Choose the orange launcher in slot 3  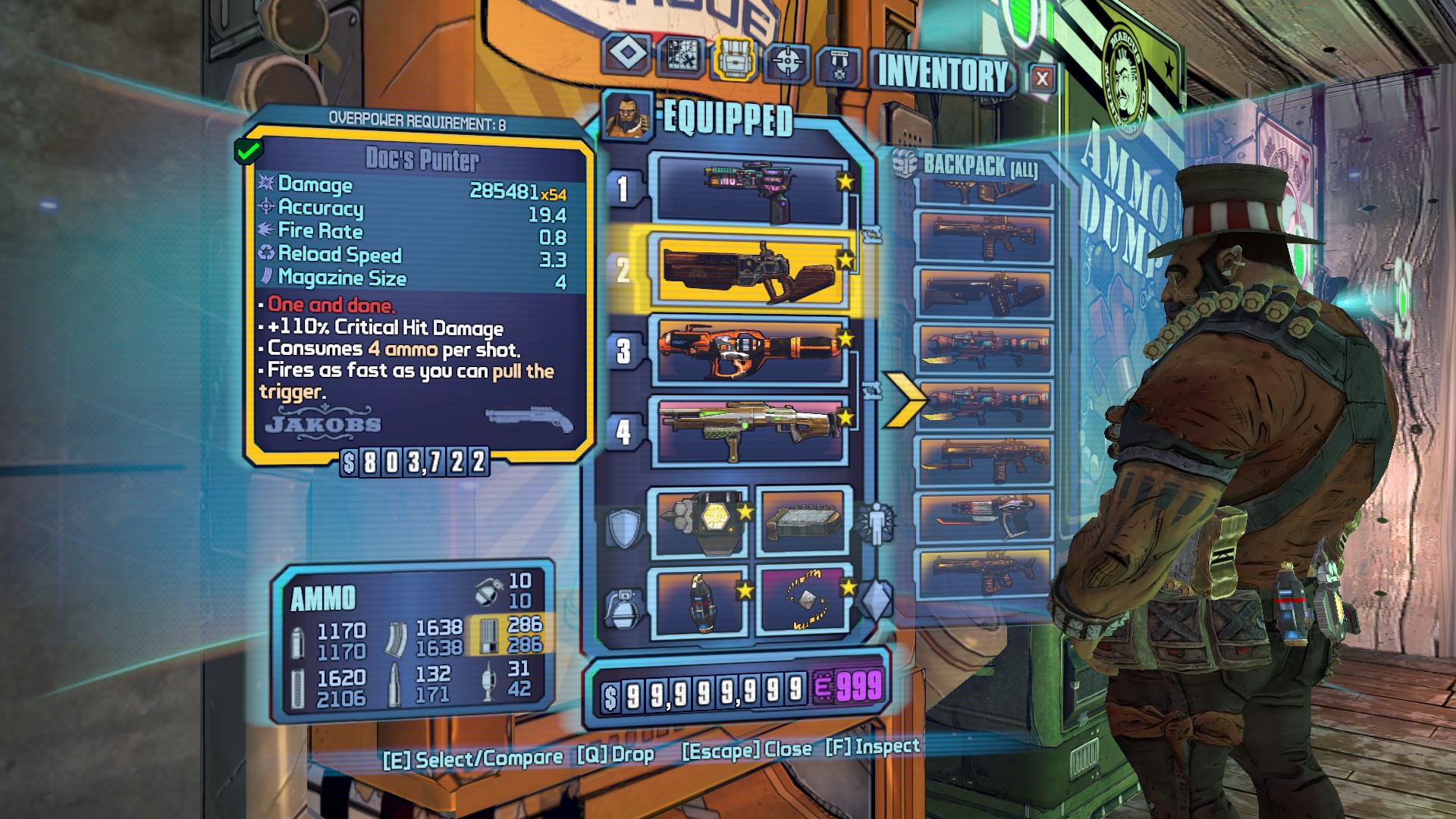[x=751, y=351]
